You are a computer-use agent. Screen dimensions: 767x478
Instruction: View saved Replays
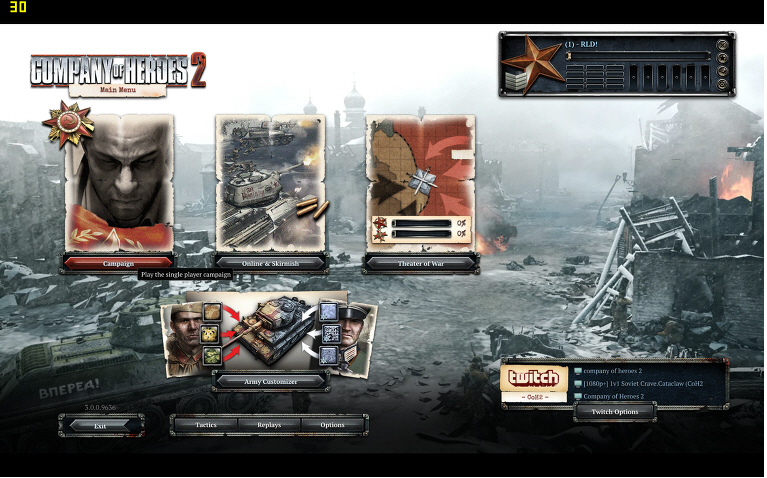(269, 425)
